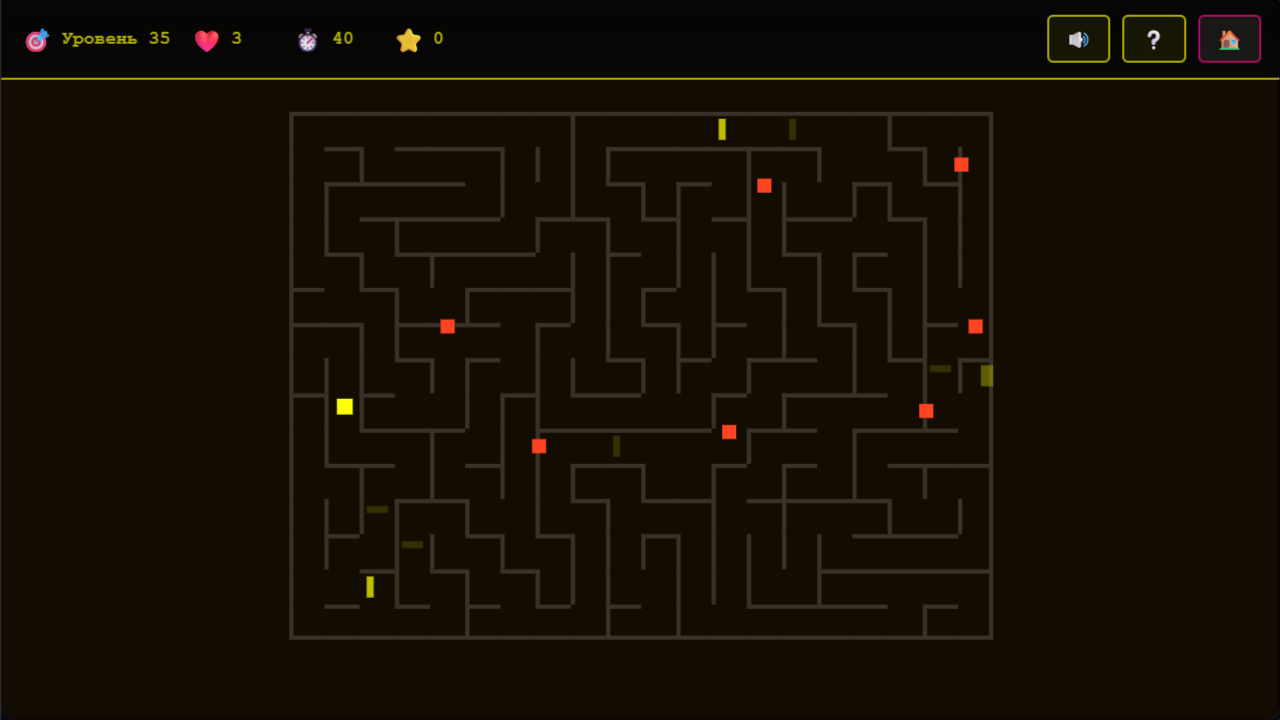Viewport: 1280px width, 720px height.
Task: Click the lives counter showing 3
Action: tap(238, 40)
